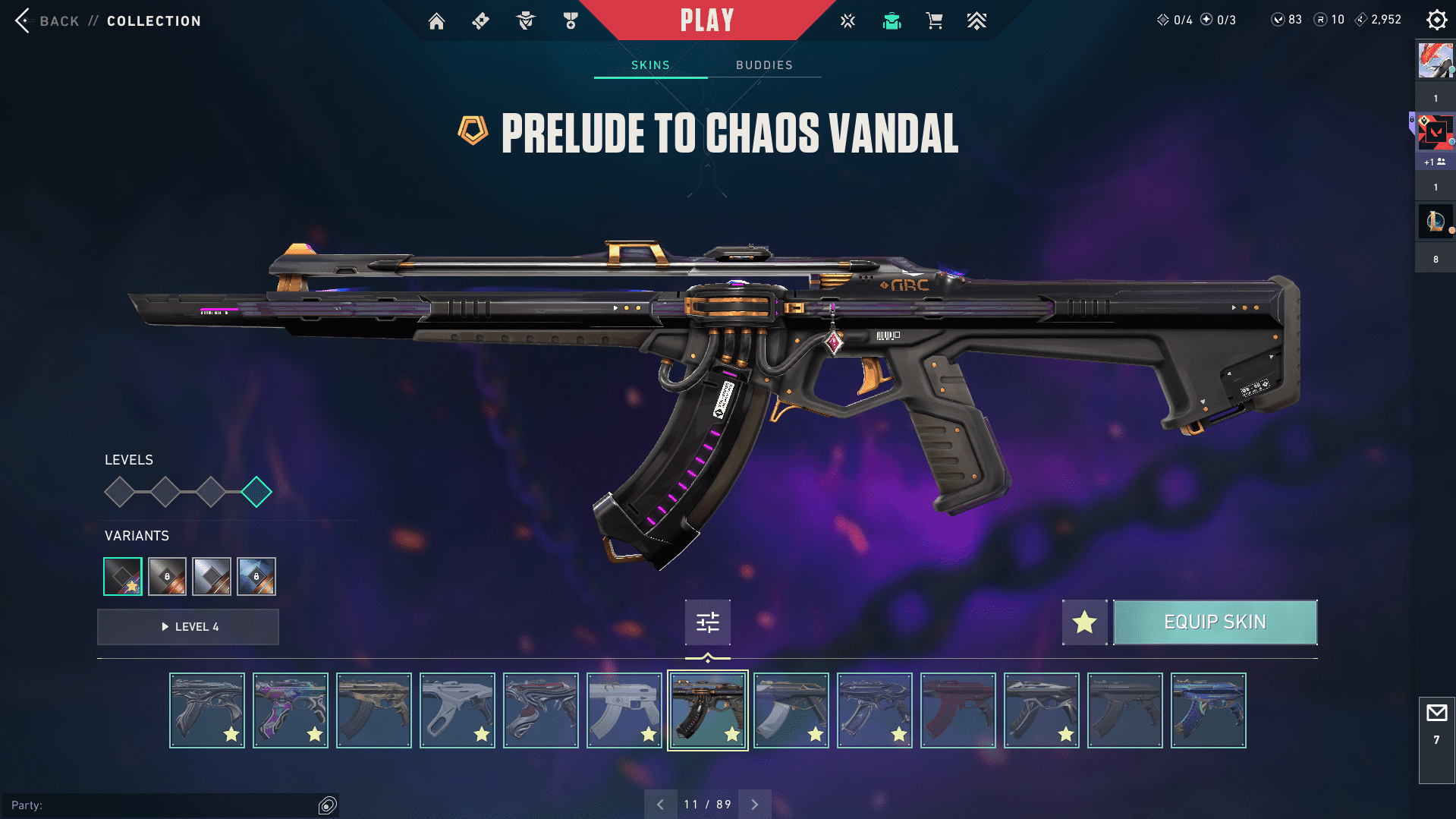
Task: Open the mail inbox icon
Action: click(x=1436, y=713)
